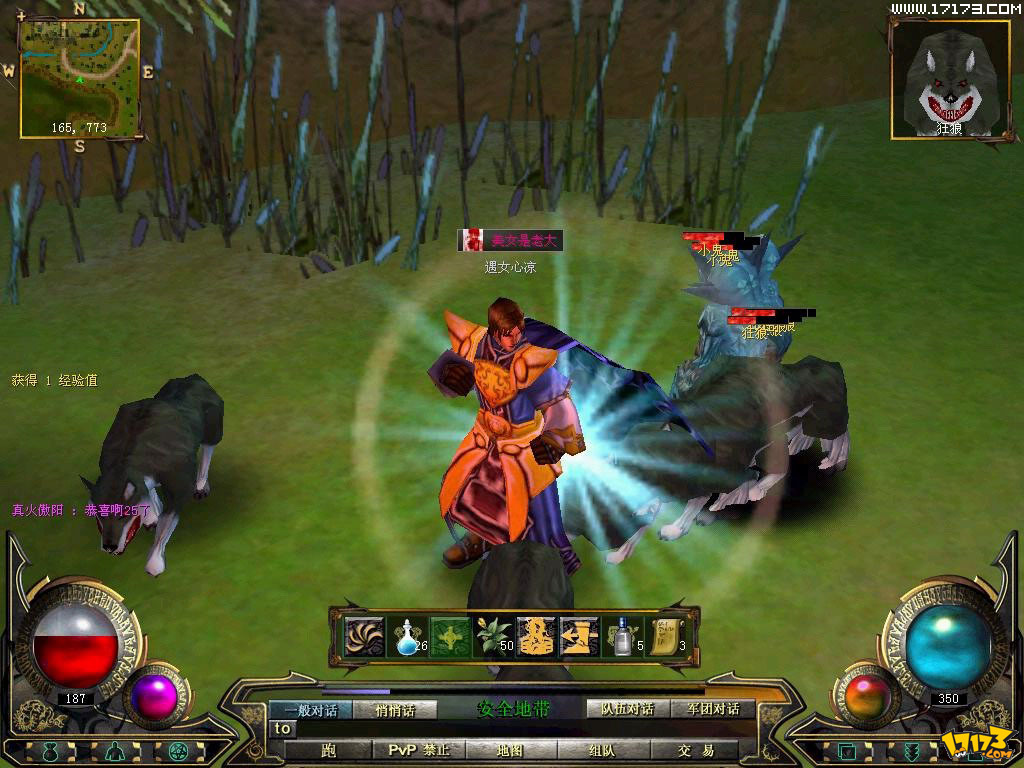
Task: Click the PvP 禁止 button
Action: click(417, 750)
